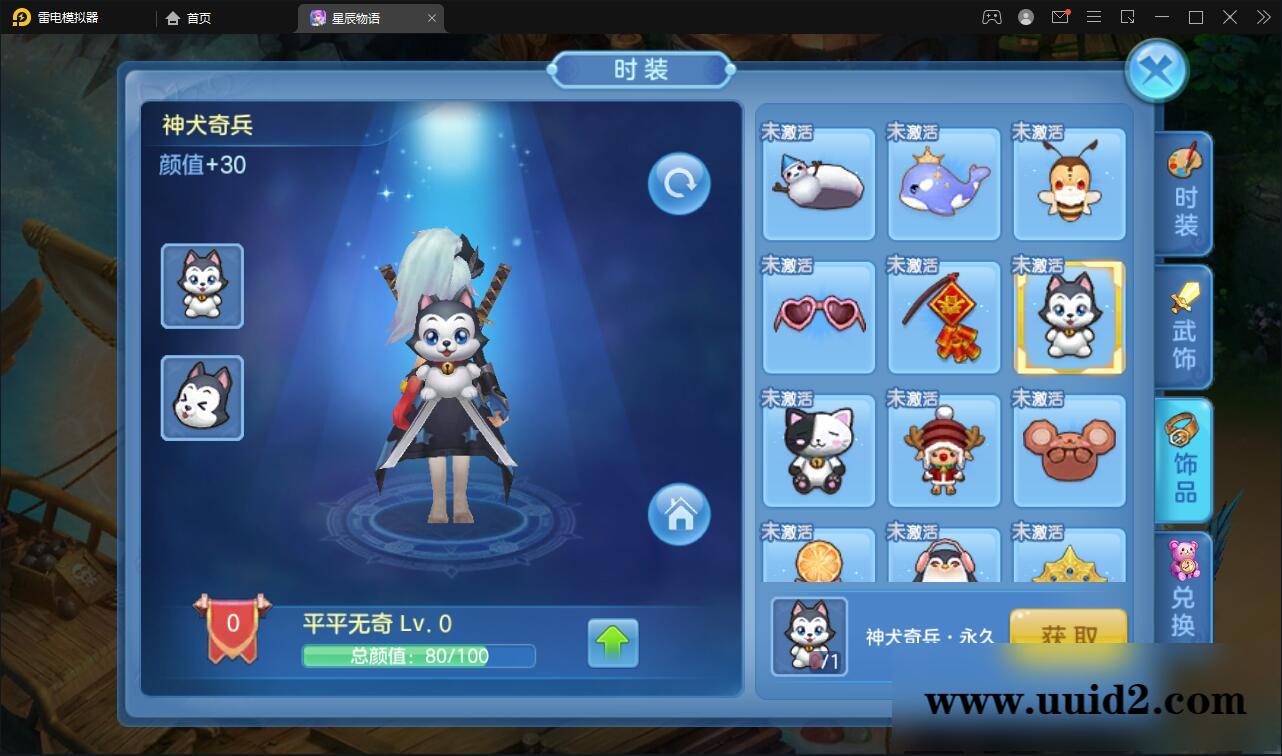
Task: Select the bee accessory in the grid
Action: pyautogui.click(x=1068, y=184)
